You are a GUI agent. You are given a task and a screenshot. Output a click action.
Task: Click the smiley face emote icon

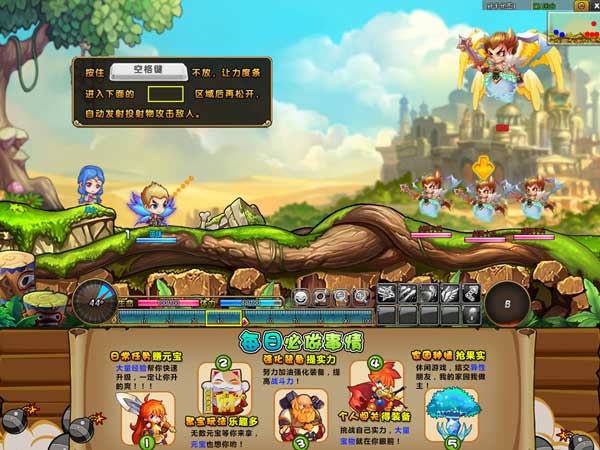[x=300, y=297]
